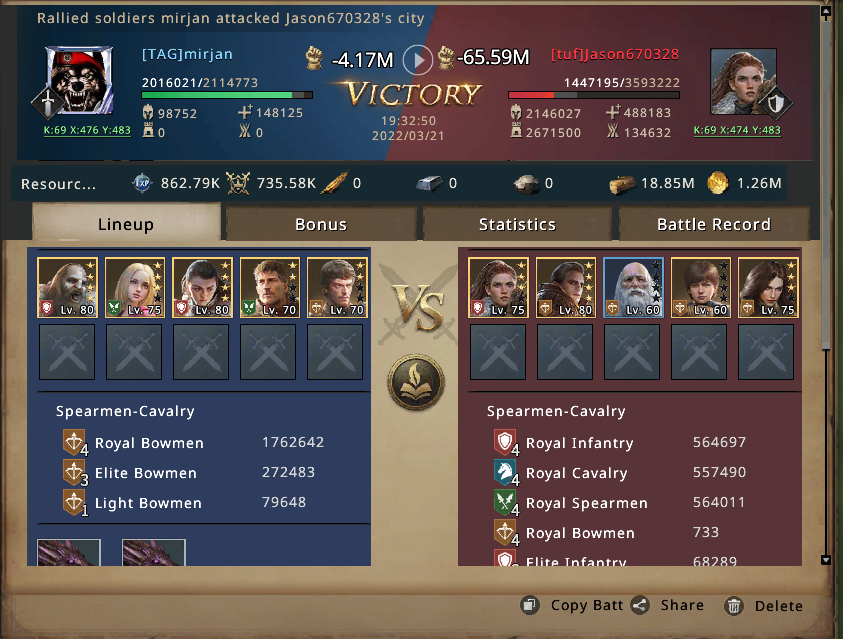Delete this battle report
843x639 pixels.
[x=765, y=605]
